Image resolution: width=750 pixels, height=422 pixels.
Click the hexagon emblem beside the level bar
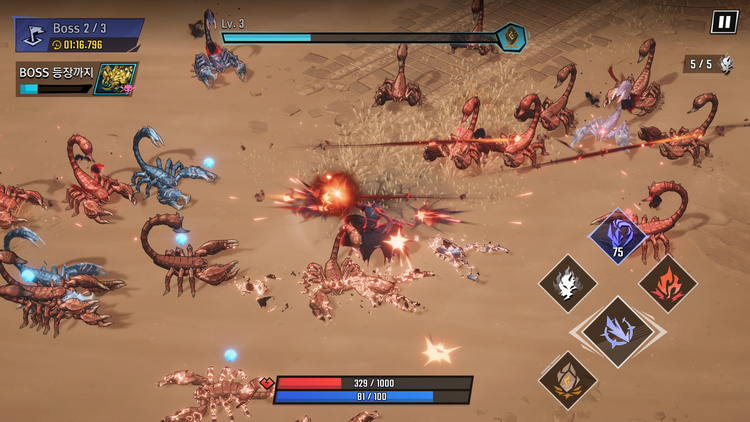(511, 38)
